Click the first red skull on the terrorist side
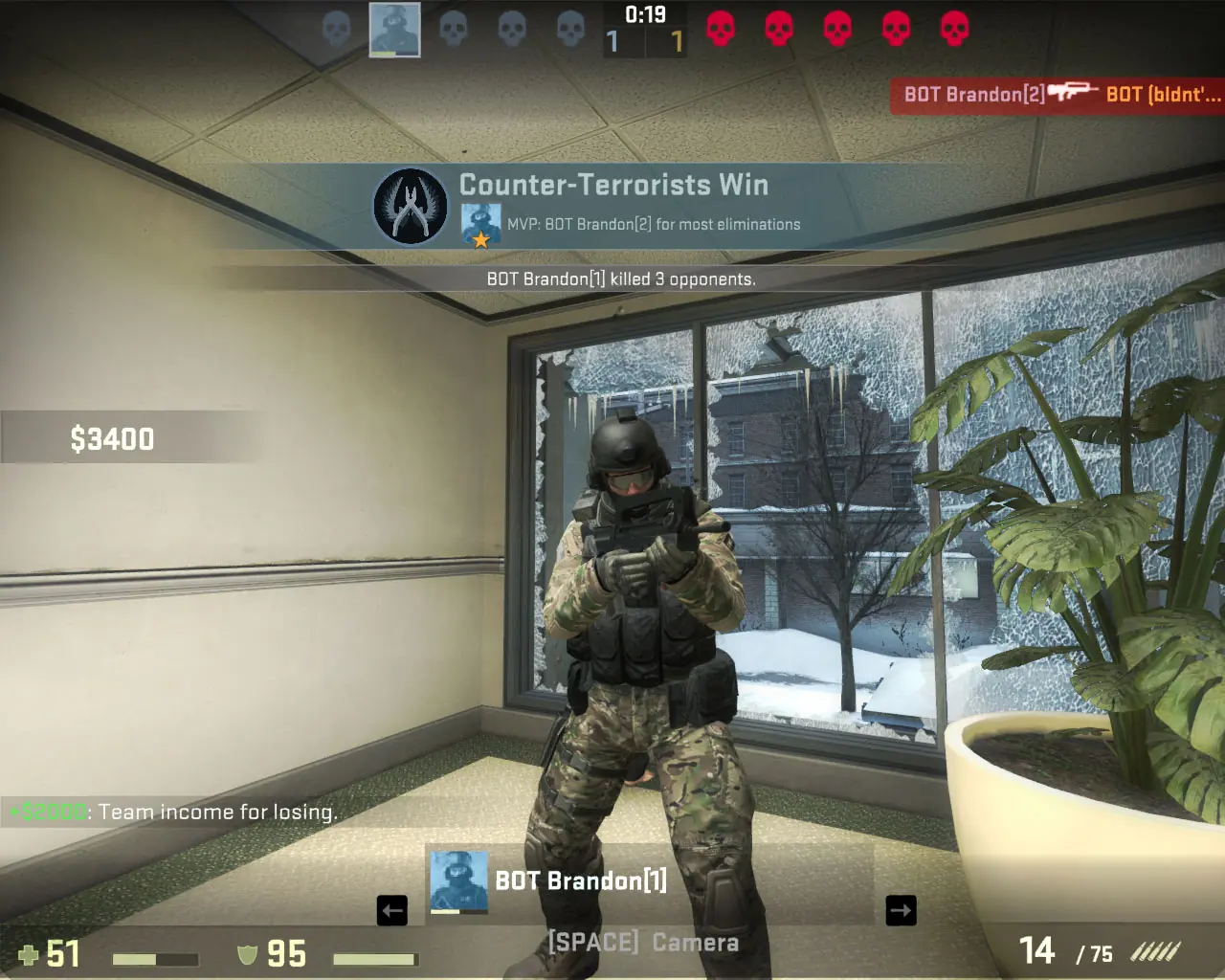Viewport: 1225px width, 980px height. coord(720,30)
